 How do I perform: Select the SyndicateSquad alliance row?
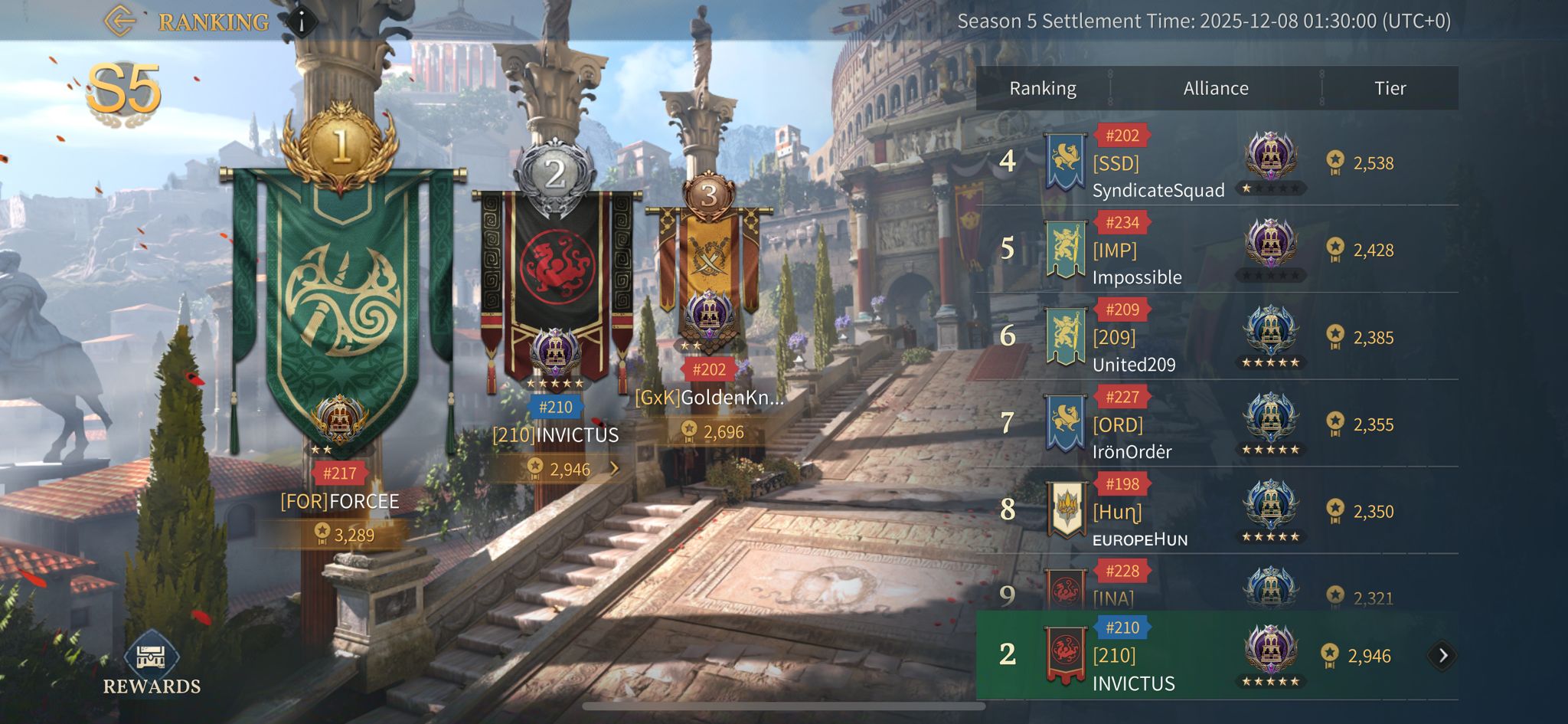point(1216,162)
